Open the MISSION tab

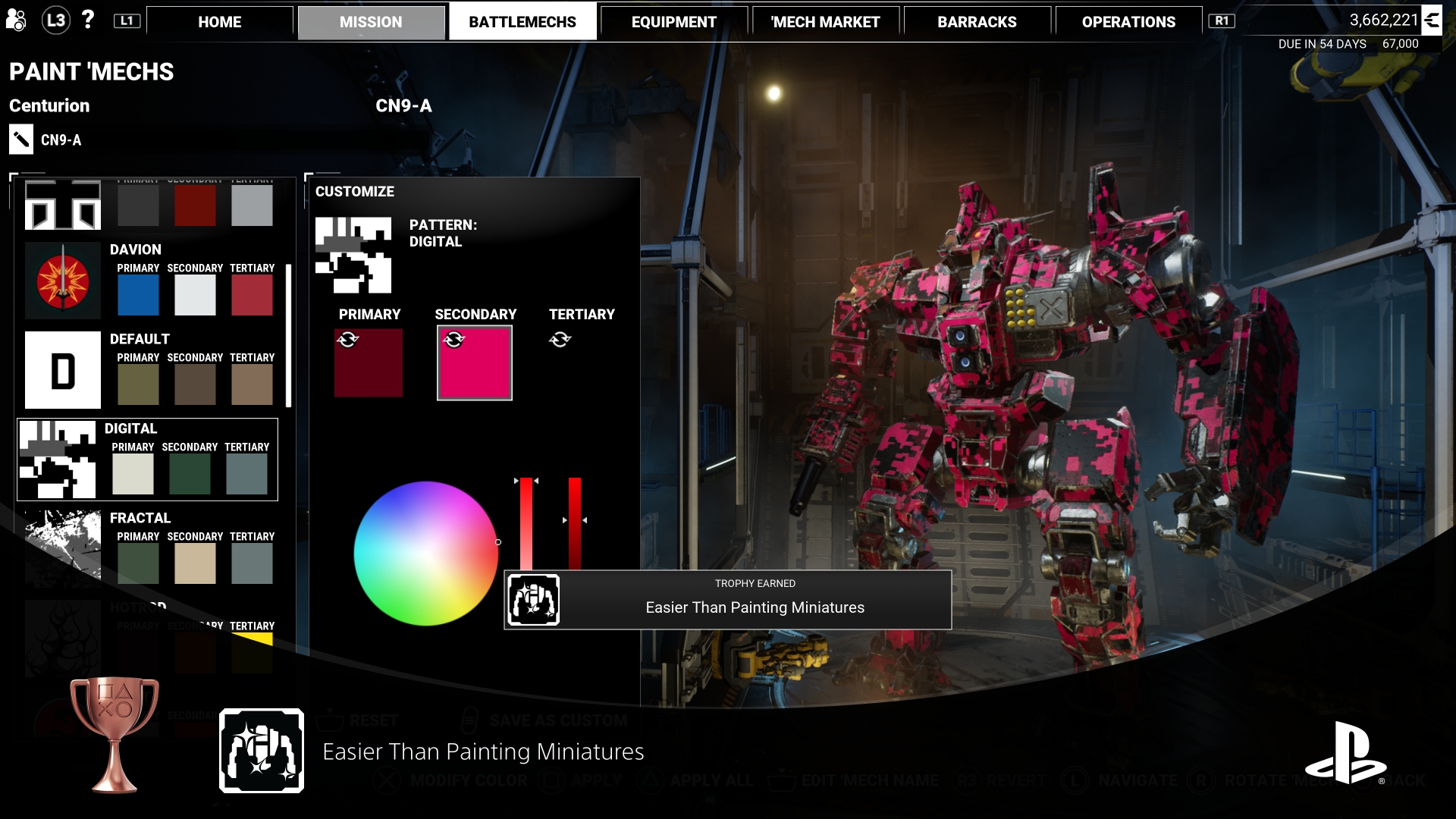[x=371, y=22]
